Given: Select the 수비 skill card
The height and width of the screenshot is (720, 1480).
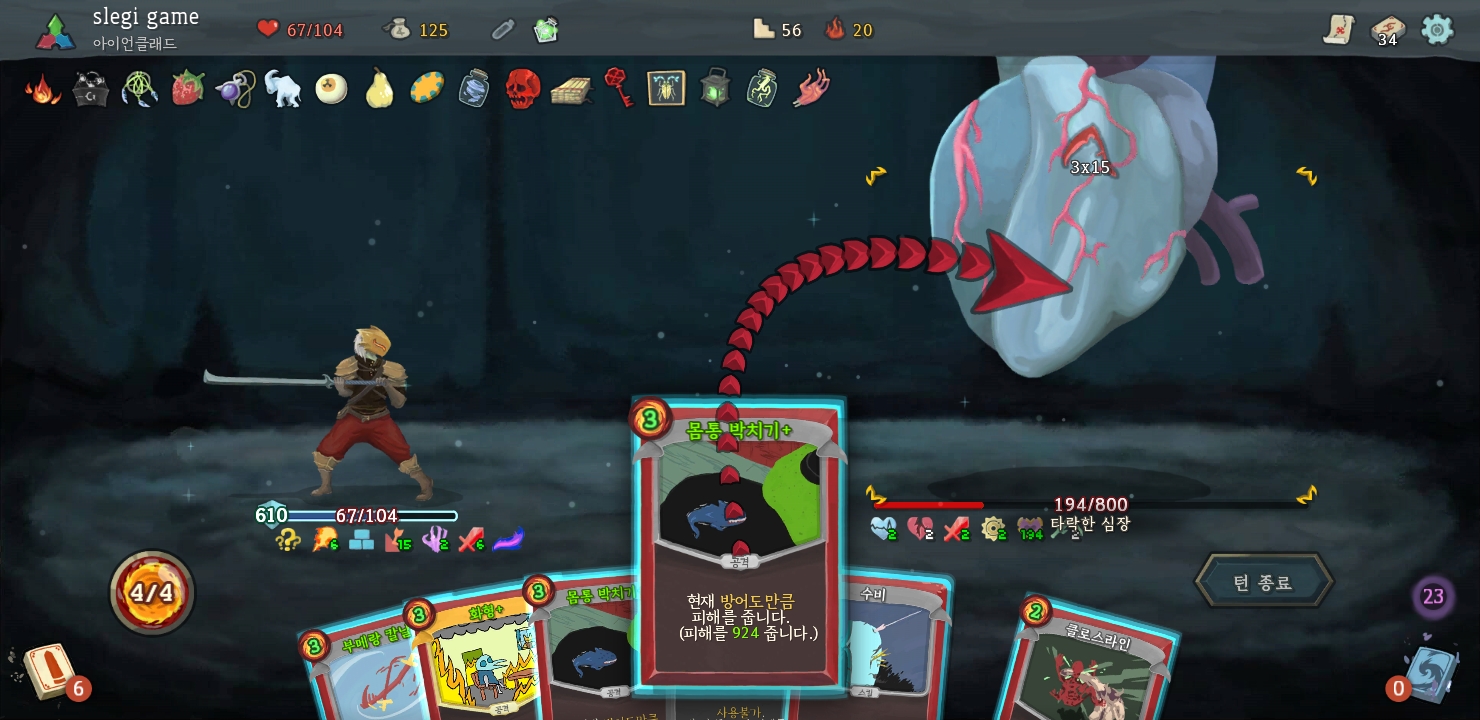Looking at the screenshot, I should coord(895,640).
